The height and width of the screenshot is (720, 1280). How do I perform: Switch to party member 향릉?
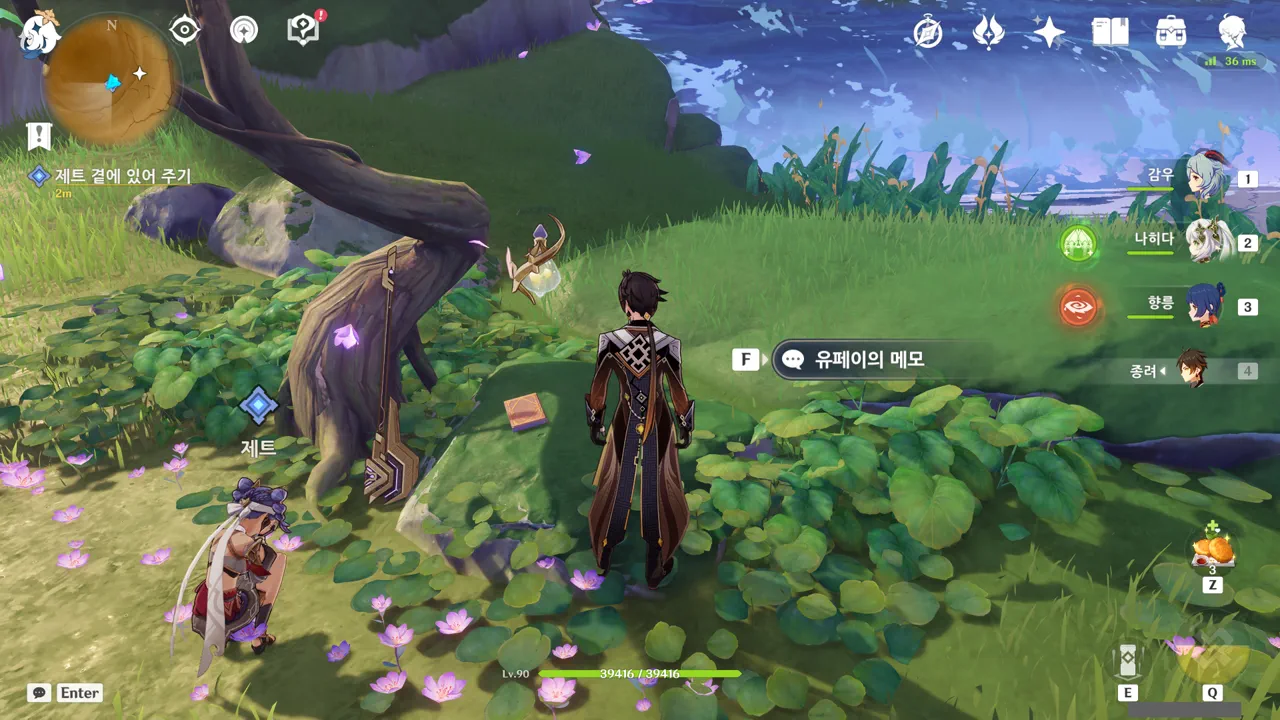pyautogui.click(x=1205, y=306)
